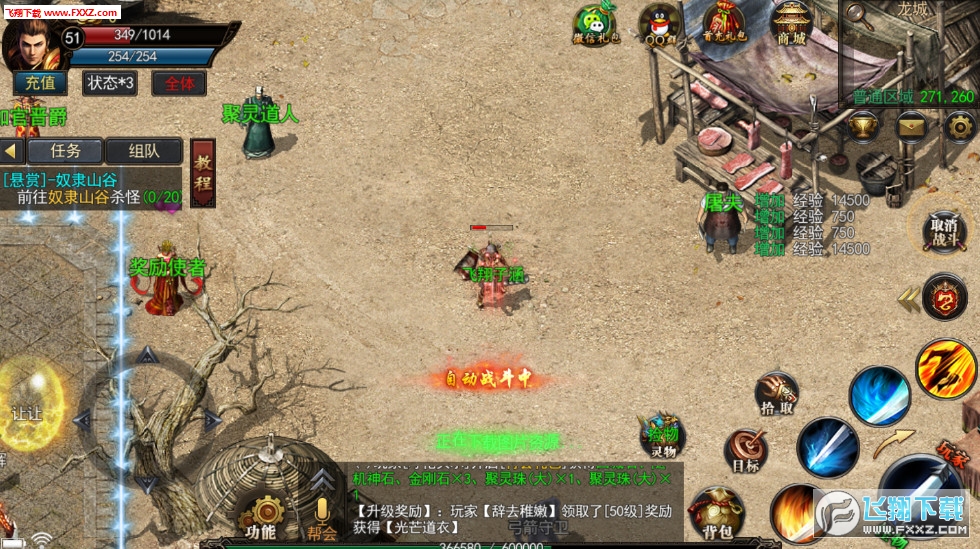Open the 功能 functions menu

[x=261, y=517]
